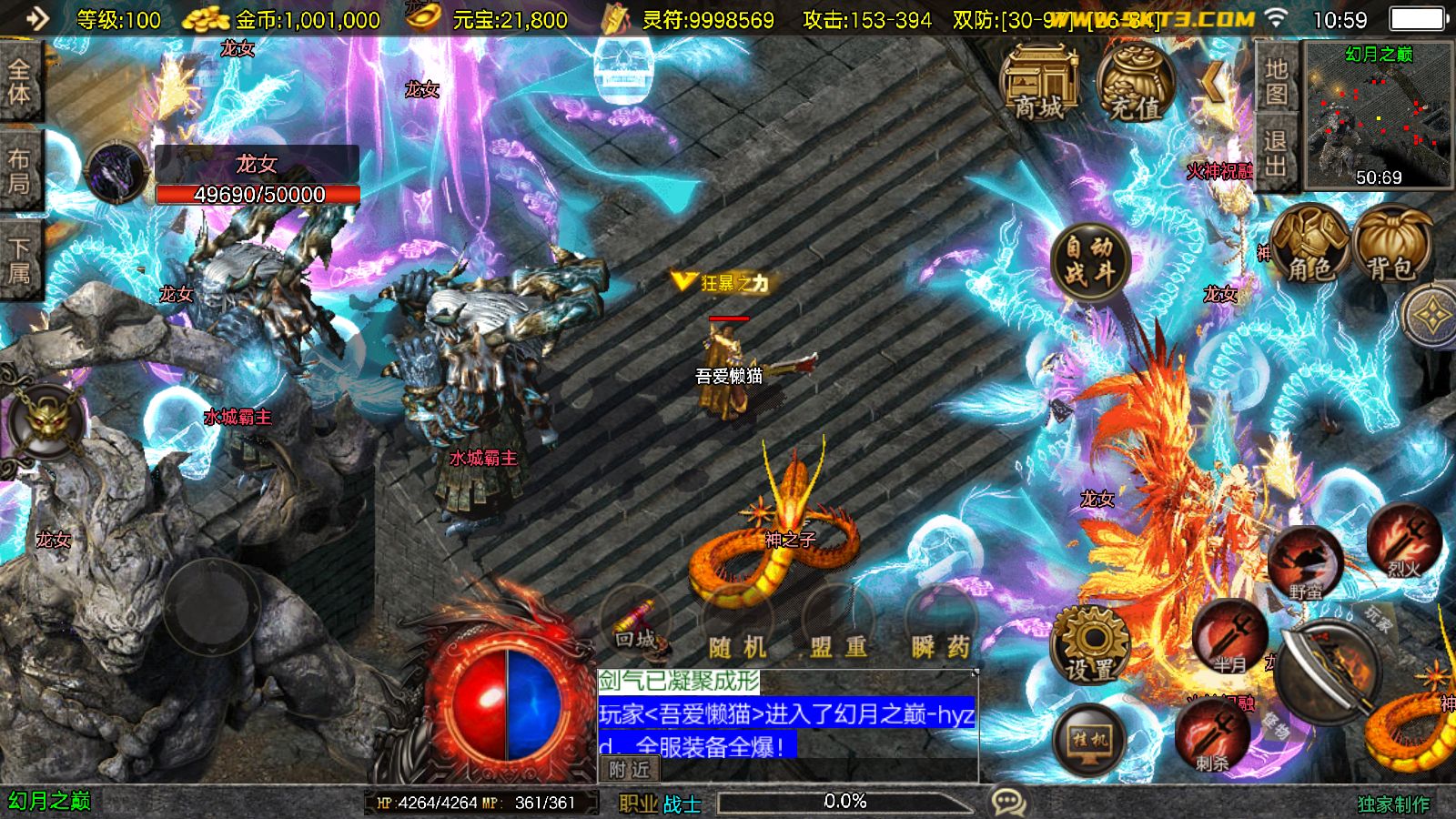Screen dimensions: 1456x819
Task: Open the 充值 recharge menu
Action: pos(1134,84)
